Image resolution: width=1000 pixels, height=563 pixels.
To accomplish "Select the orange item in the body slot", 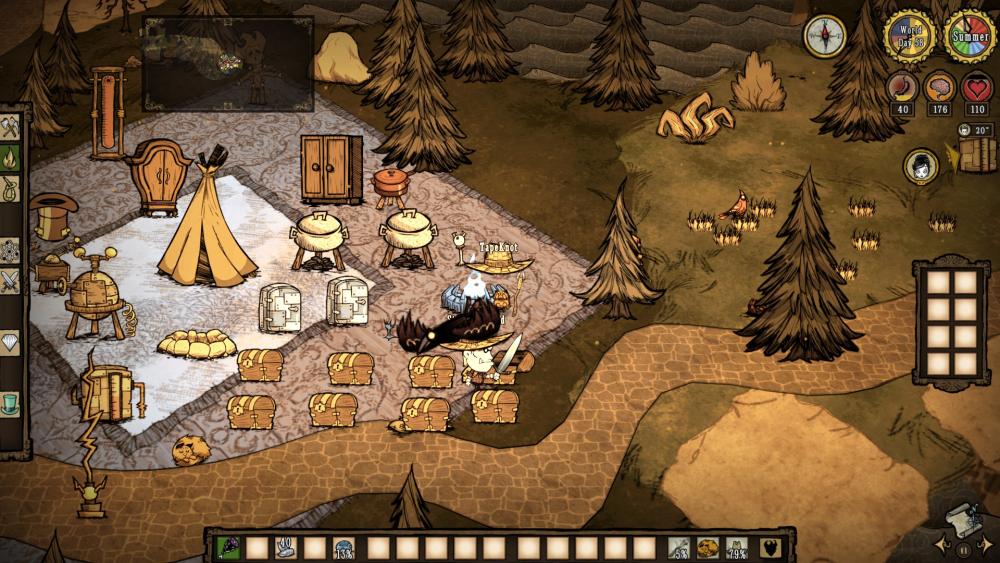I will pos(708,548).
